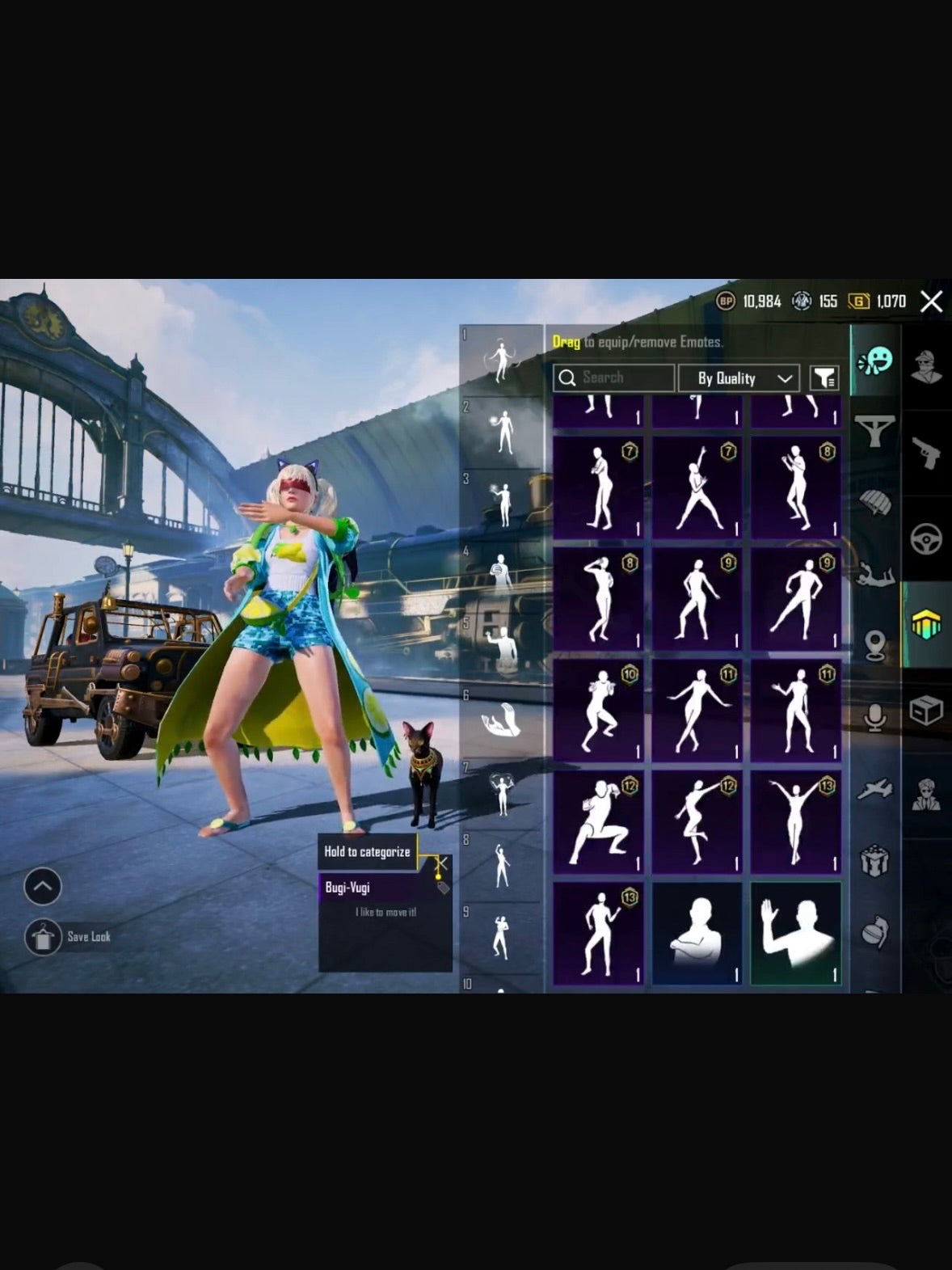
Task: Open the box crate category
Action: click(926, 711)
